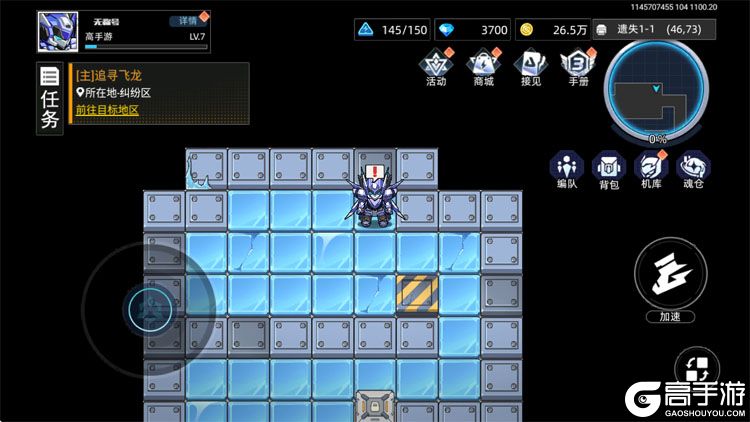Click the swap squares rotate button

[x=697, y=369]
